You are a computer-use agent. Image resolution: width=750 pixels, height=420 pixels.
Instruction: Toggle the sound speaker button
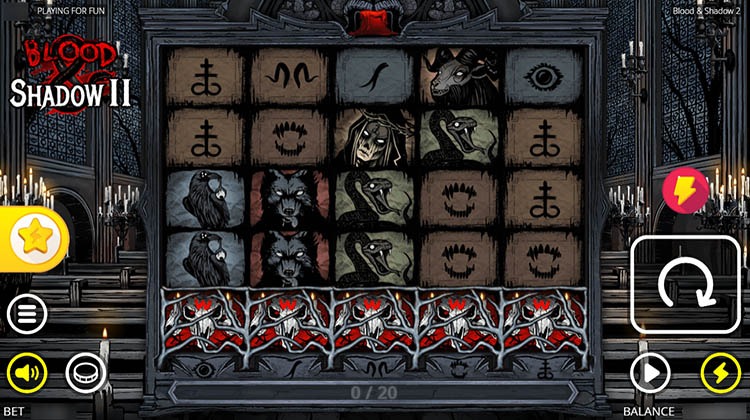27,374
